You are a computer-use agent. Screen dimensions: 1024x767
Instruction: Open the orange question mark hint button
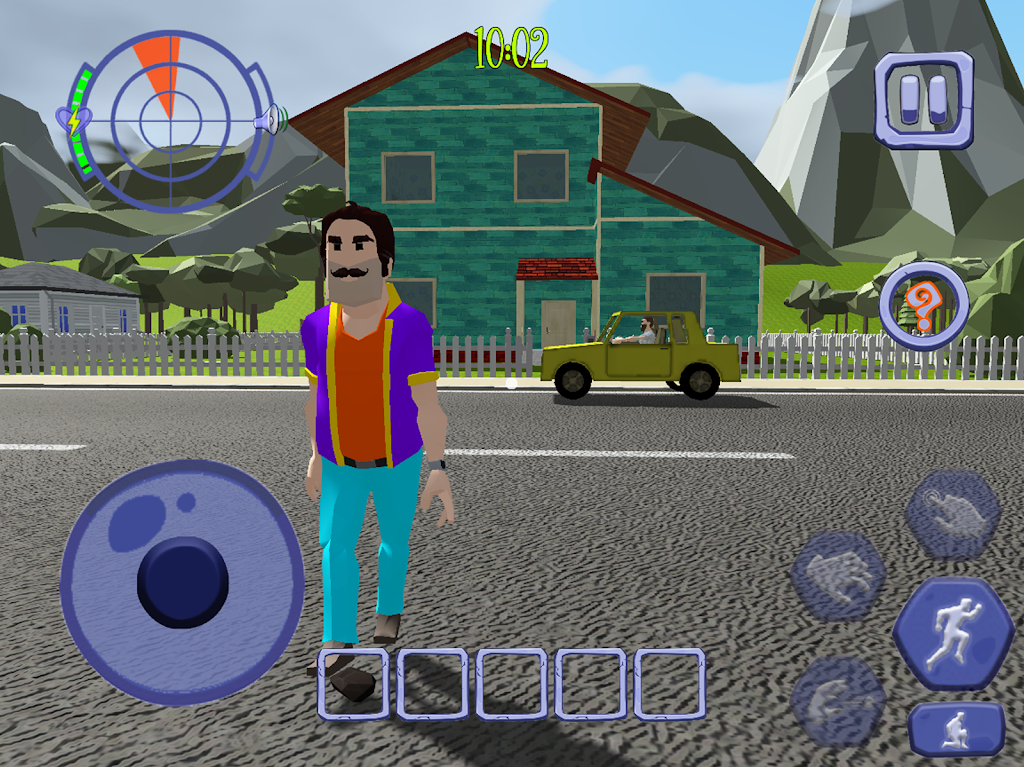tap(925, 306)
